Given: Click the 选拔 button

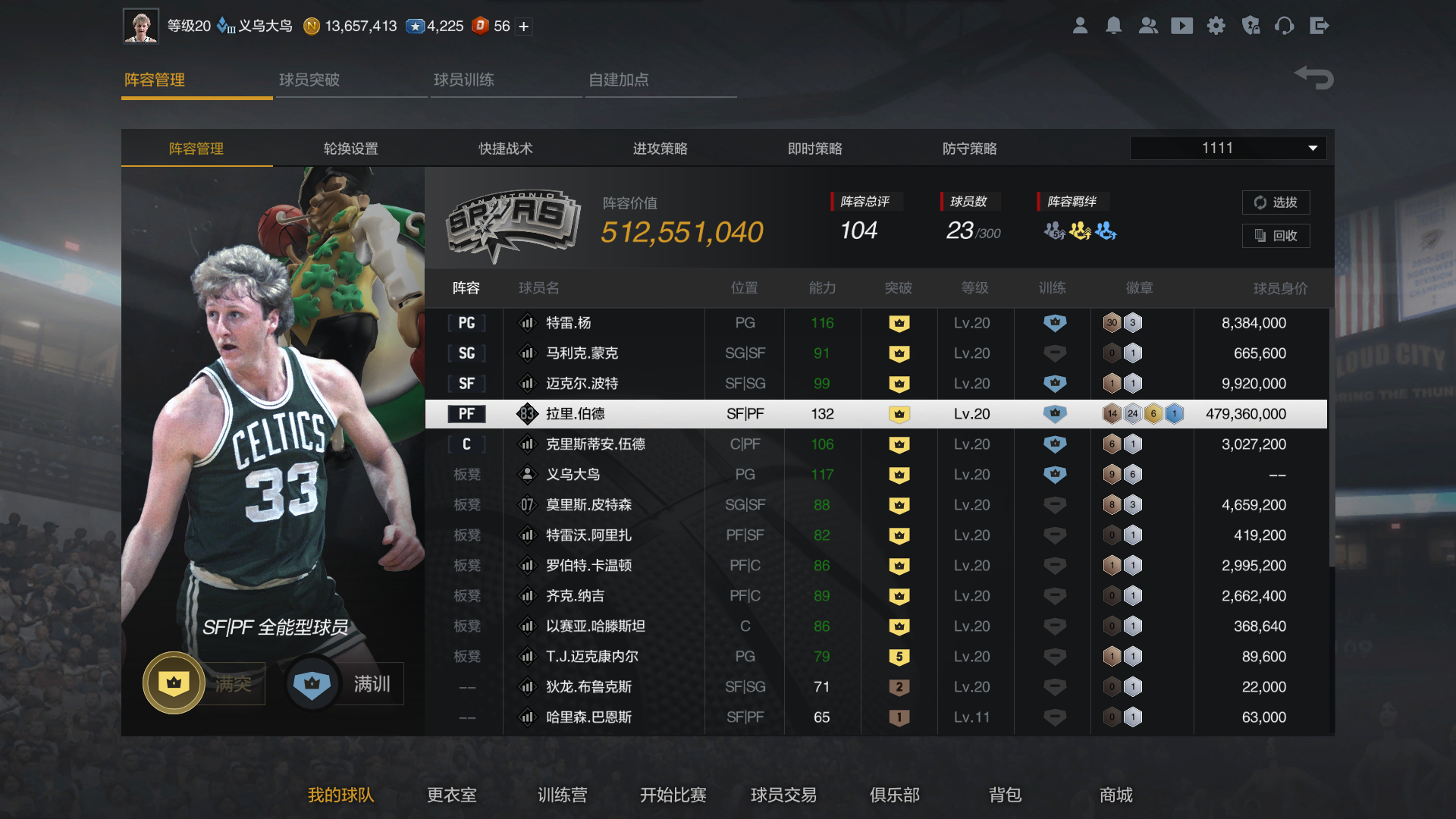Looking at the screenshot, I should [1276, 202].
